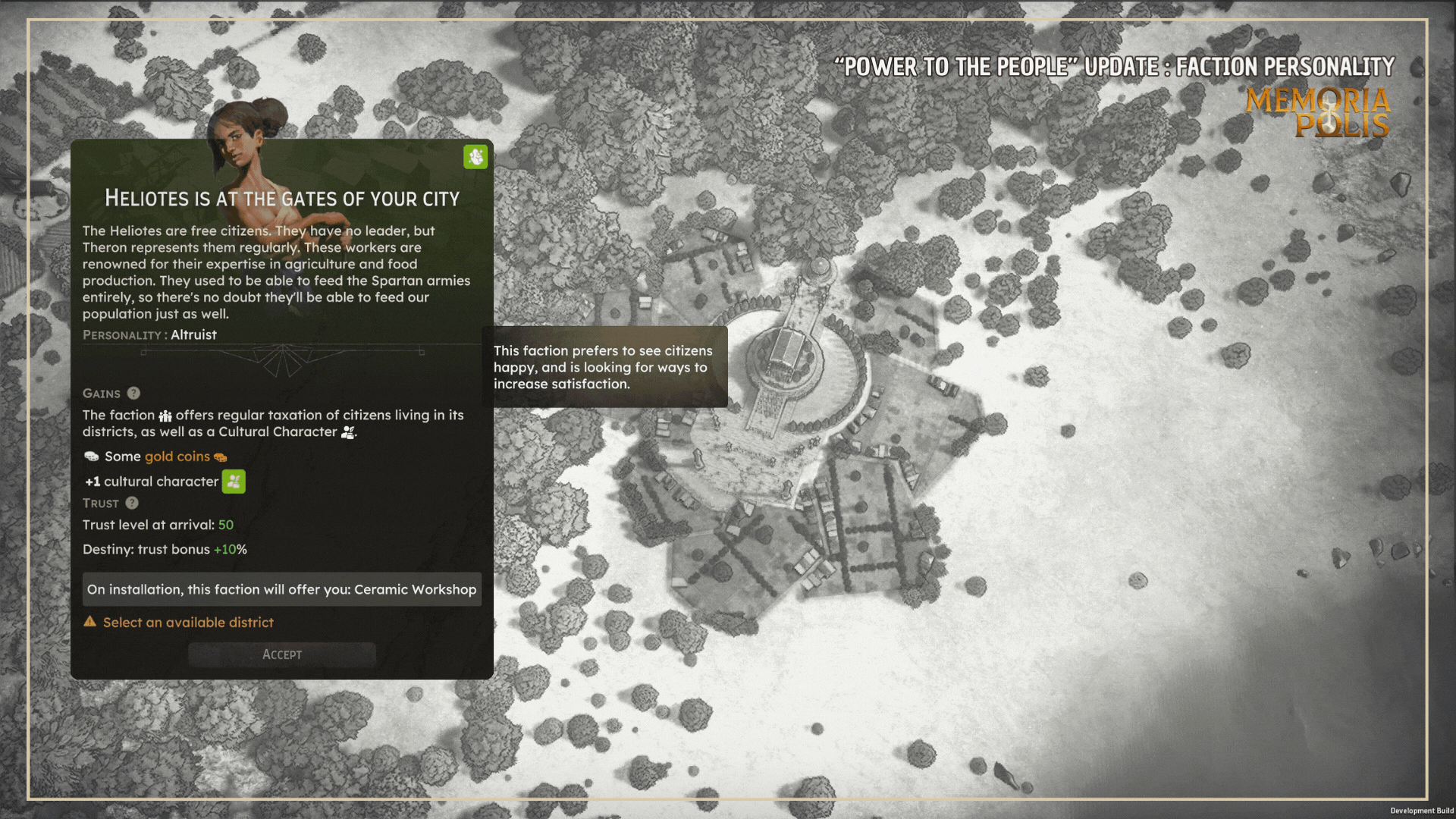Click the Ceramic Workshop installation offer box

(281, 589)
